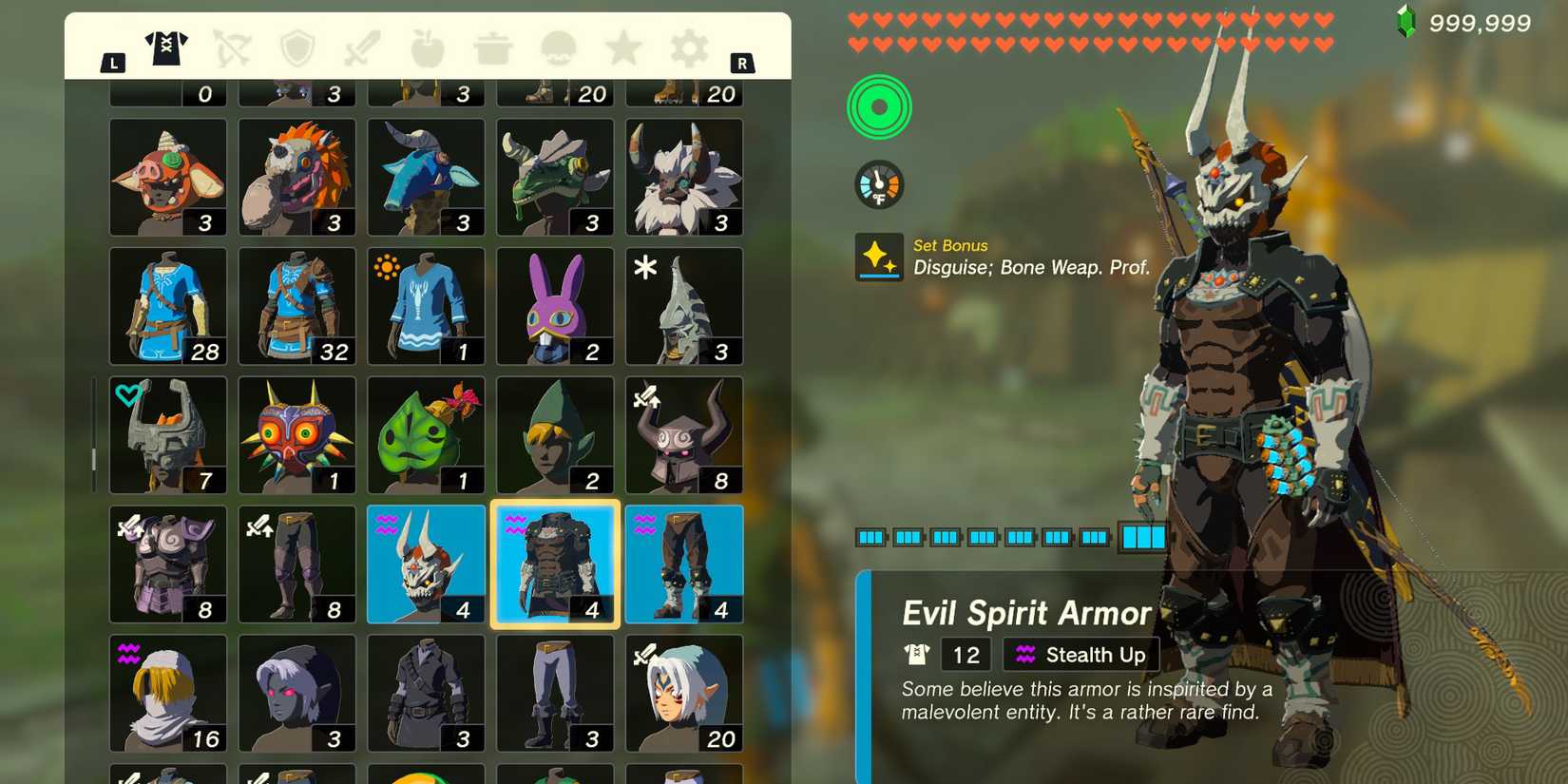The height and width of the screenshot is (784, 1568).
Task: Select the Key Items star icon
Action: coord(622,49)
